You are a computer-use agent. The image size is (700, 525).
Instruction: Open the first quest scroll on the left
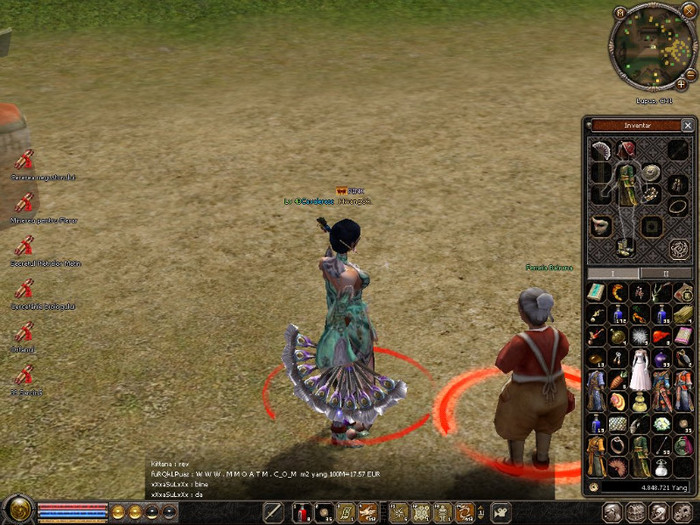[24, 159]
